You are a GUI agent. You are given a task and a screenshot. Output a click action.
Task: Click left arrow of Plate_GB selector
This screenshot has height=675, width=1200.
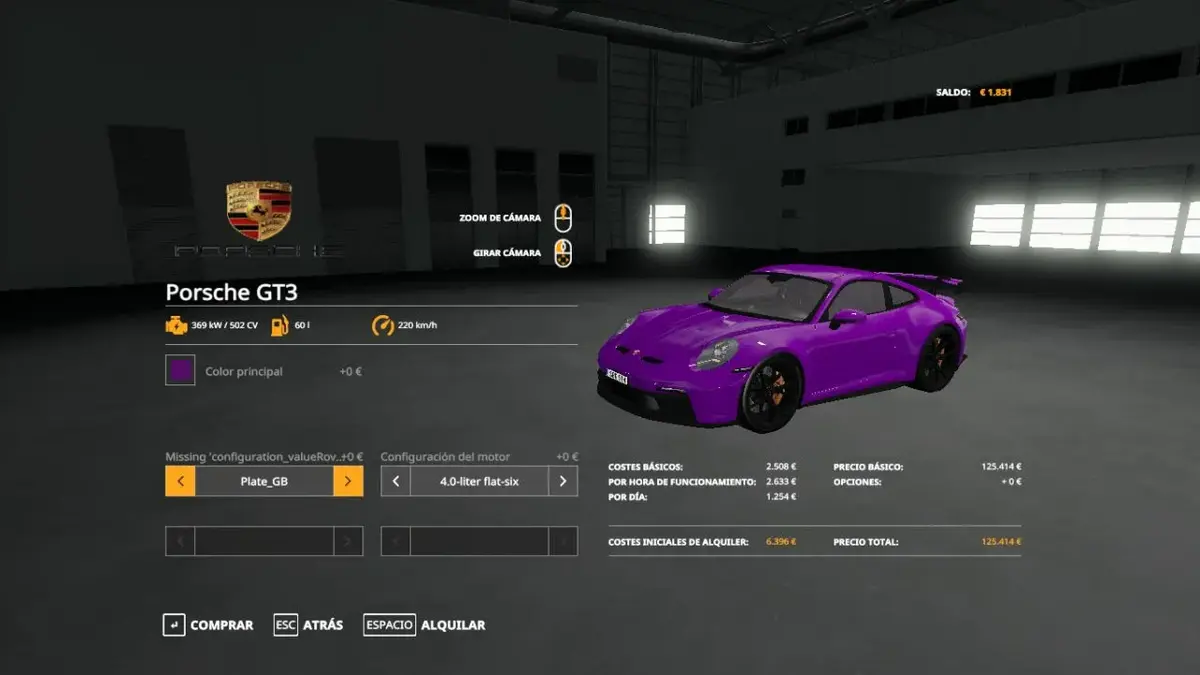[x=180, y=481]
